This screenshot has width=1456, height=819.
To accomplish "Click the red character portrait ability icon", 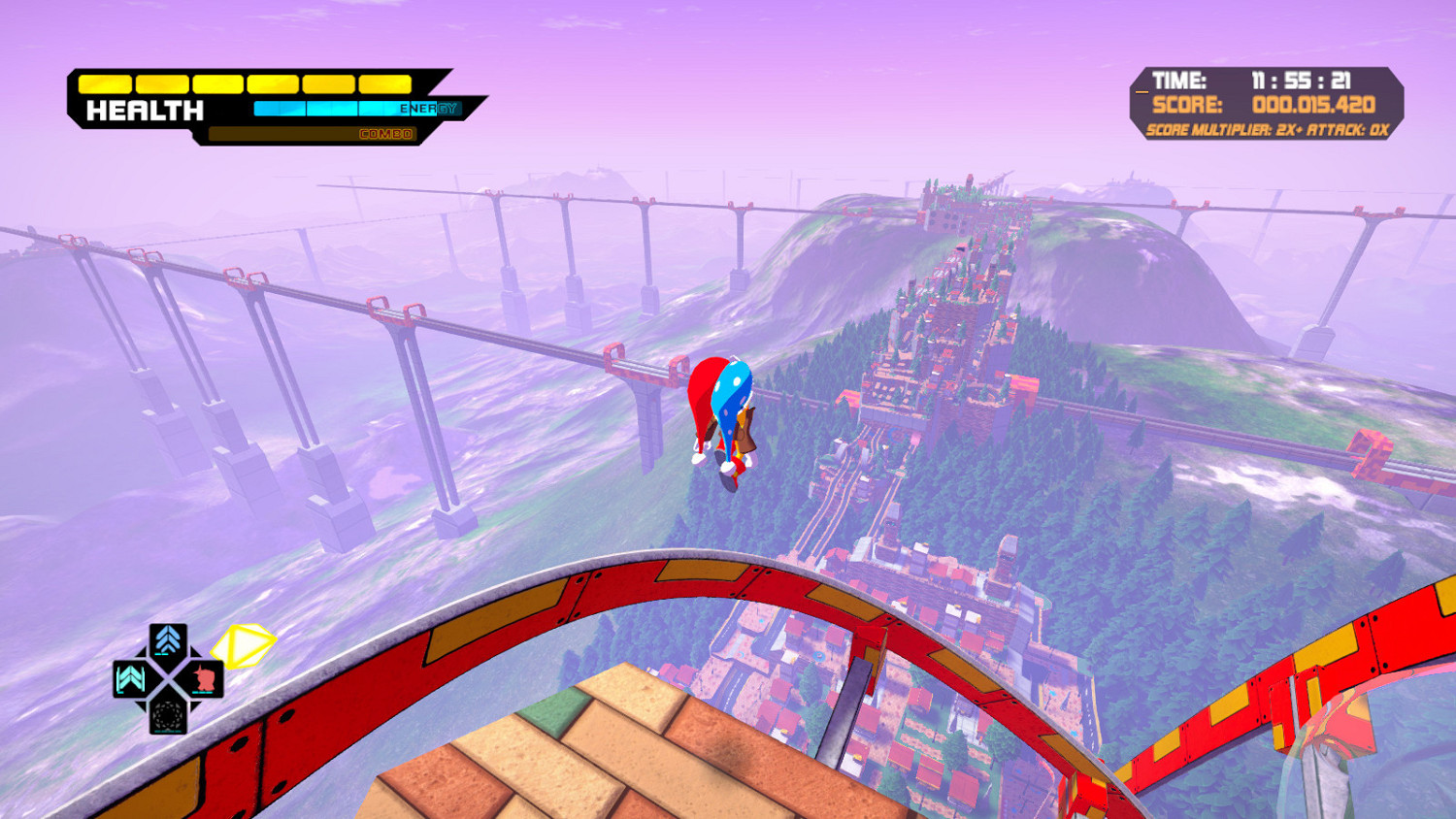I will (207, 679).
